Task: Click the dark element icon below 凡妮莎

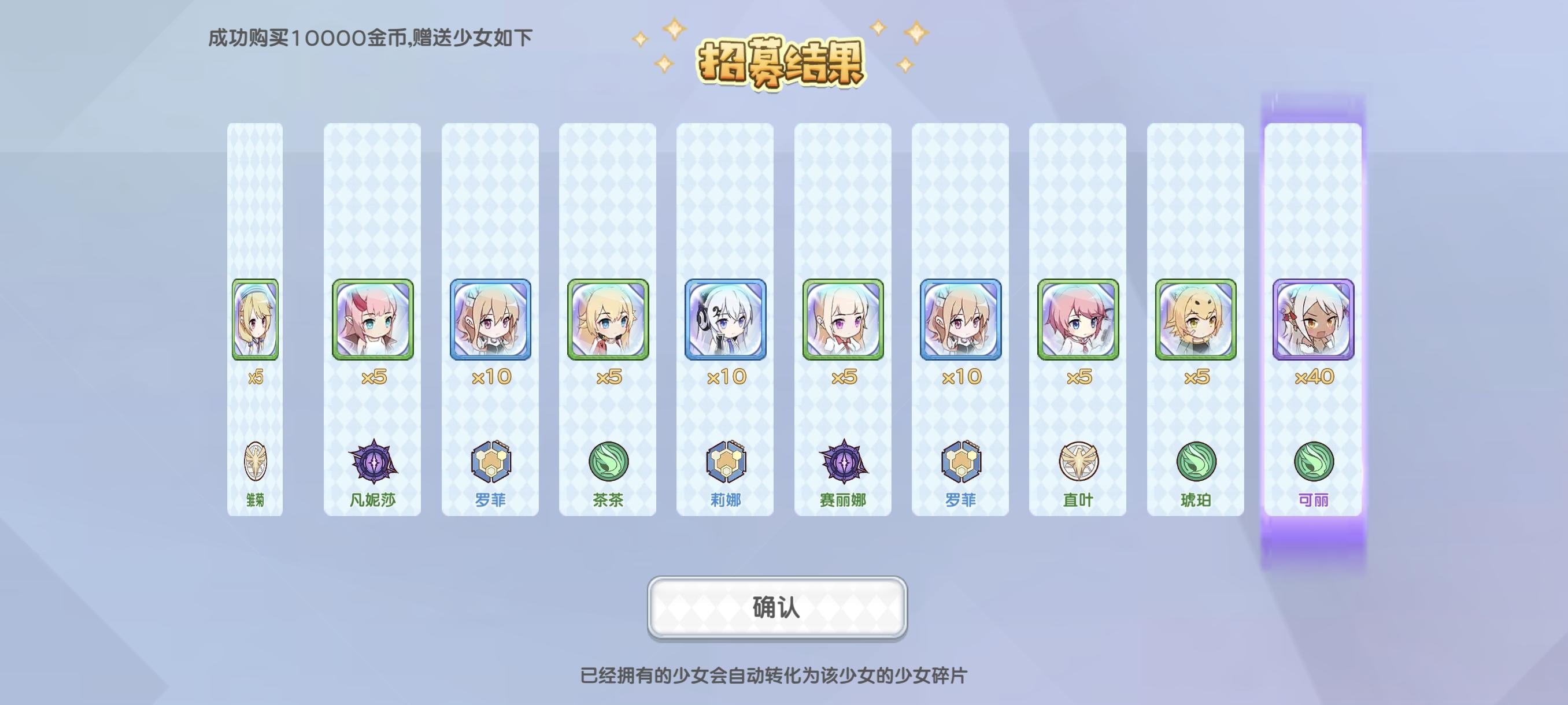Action: click(x=373, y=462)
